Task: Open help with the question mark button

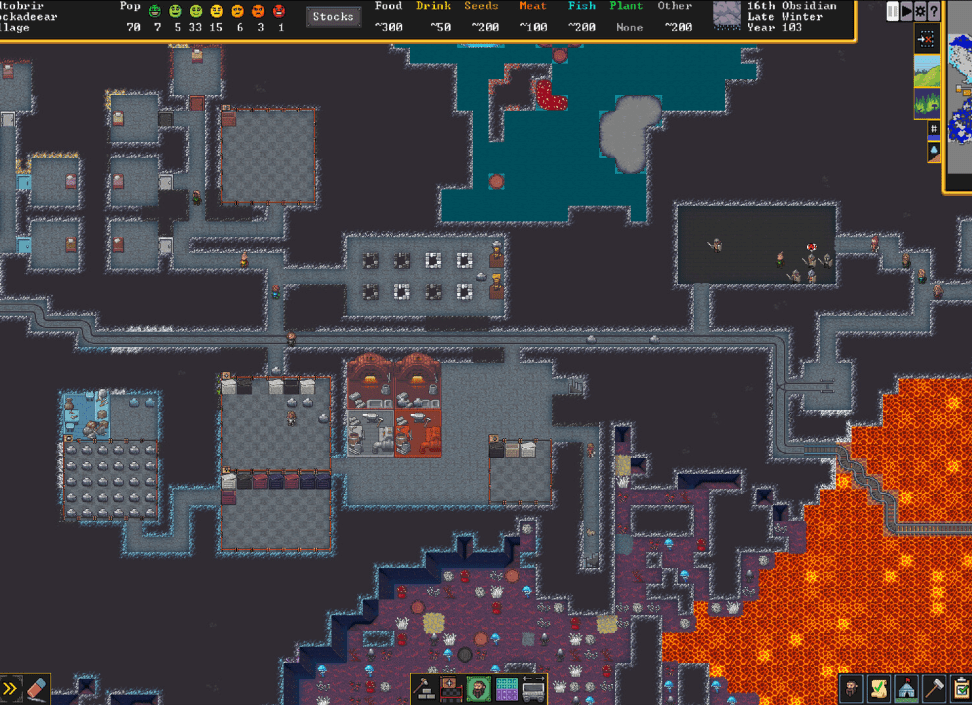Action: (934, 11)
